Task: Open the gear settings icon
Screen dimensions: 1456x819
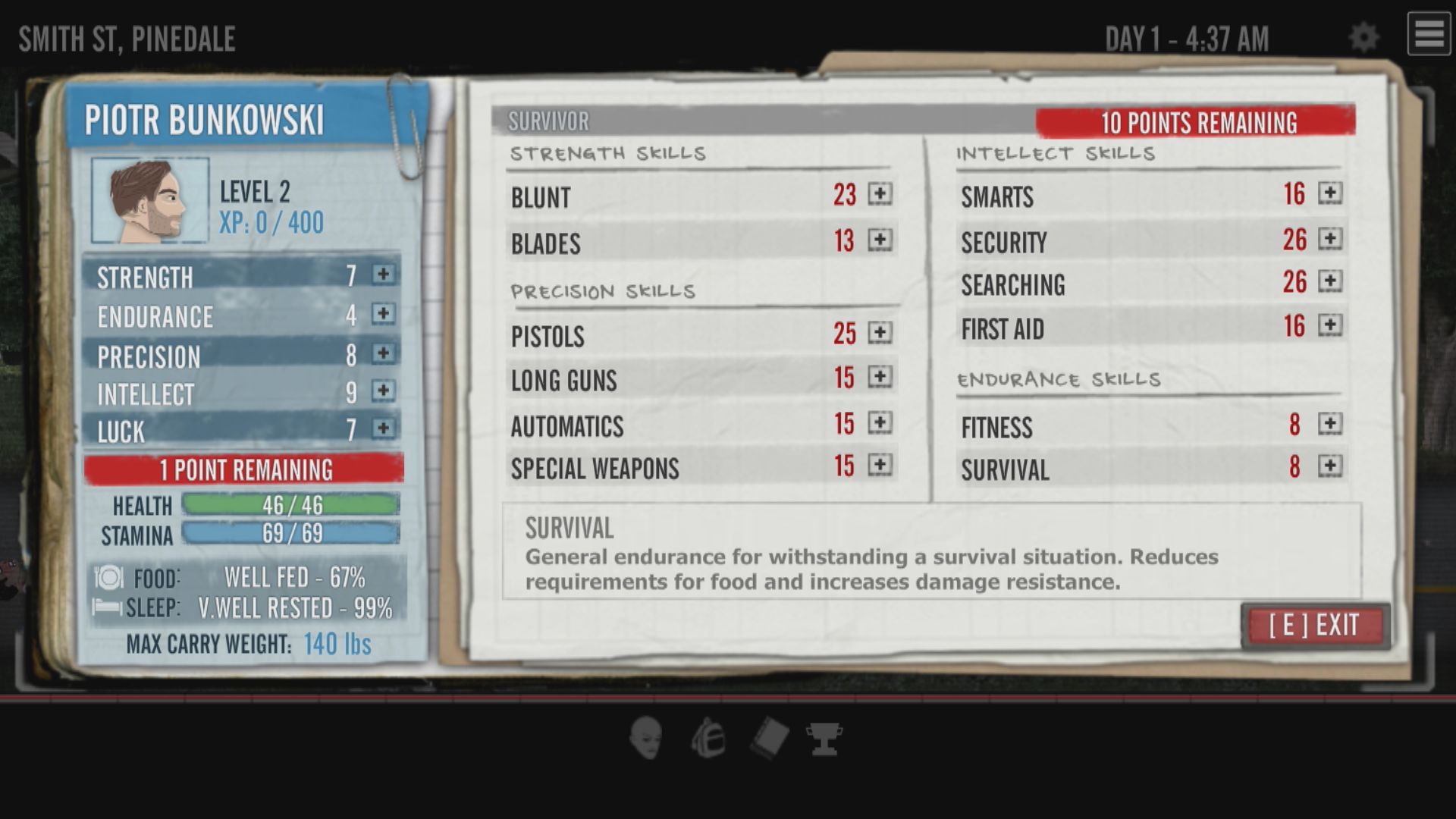Action: (1363, 37)
